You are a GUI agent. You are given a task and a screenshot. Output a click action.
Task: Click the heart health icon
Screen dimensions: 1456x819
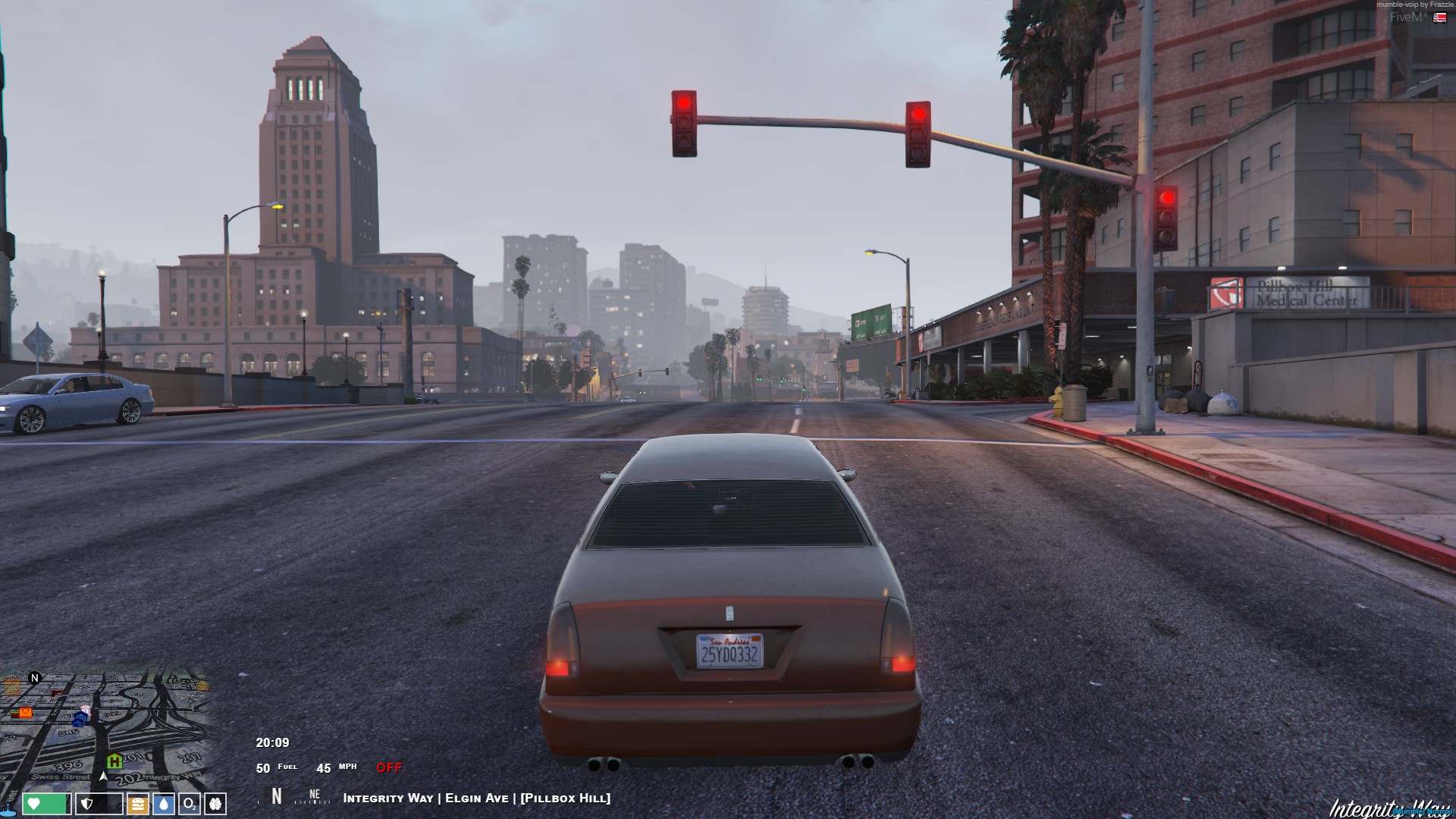[x=33, y=804]
